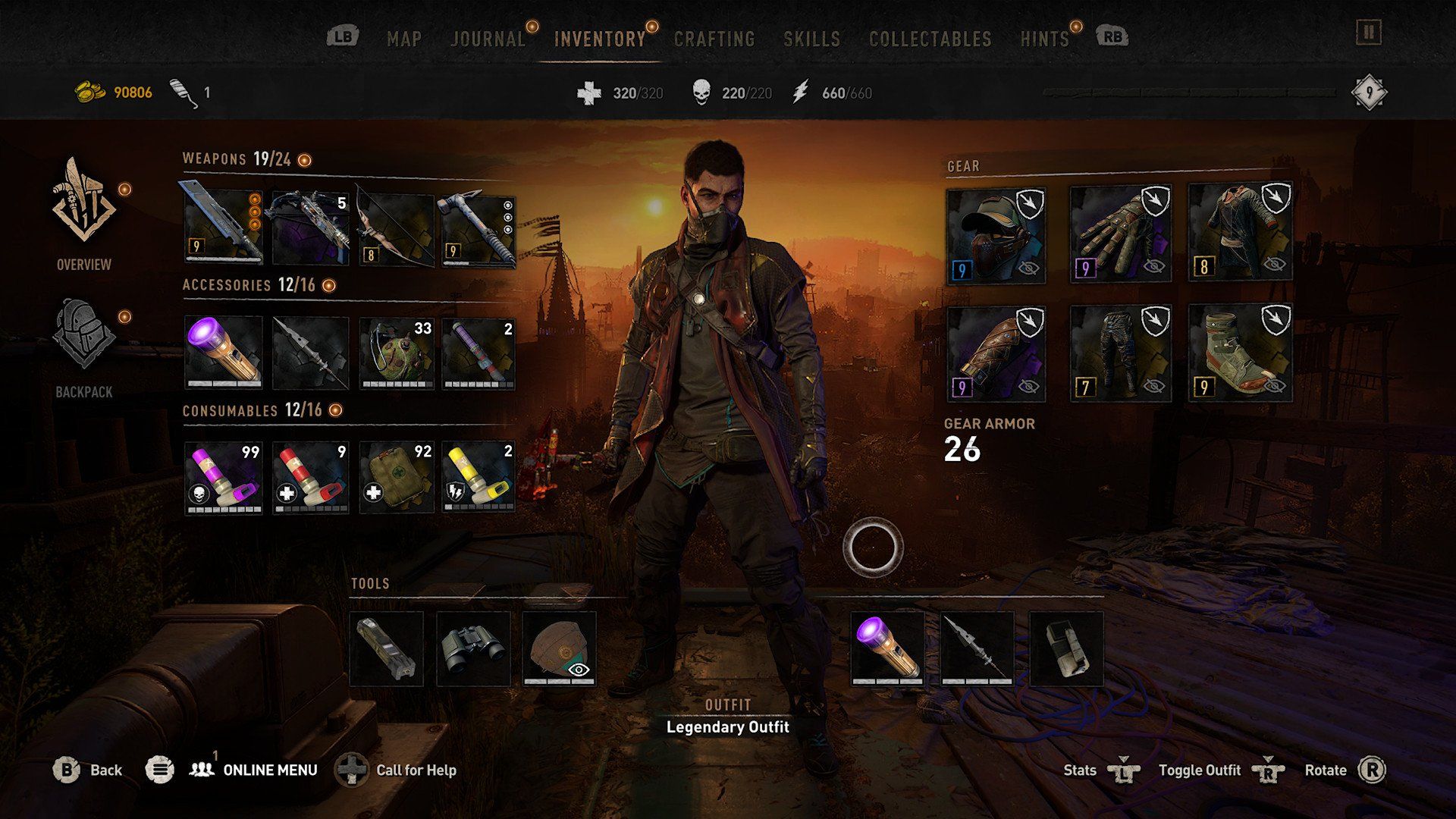Click Call for Help
The height and width of the screenshot is (819, 1456).
[x=416, y=770]
